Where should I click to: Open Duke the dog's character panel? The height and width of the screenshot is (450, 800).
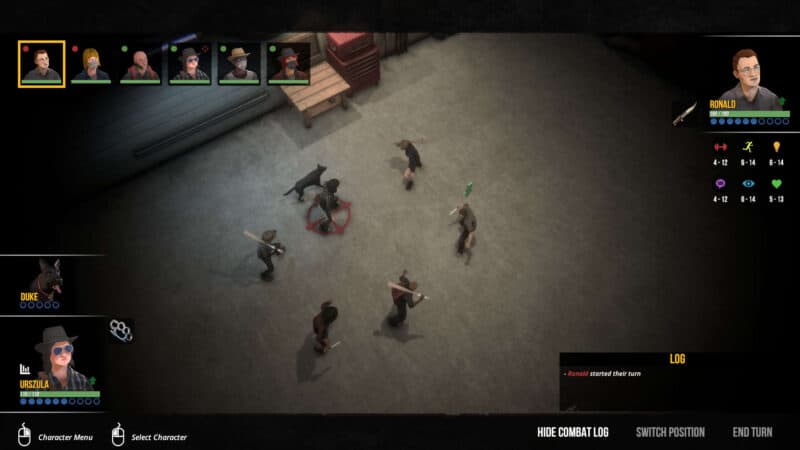[45, 282]
